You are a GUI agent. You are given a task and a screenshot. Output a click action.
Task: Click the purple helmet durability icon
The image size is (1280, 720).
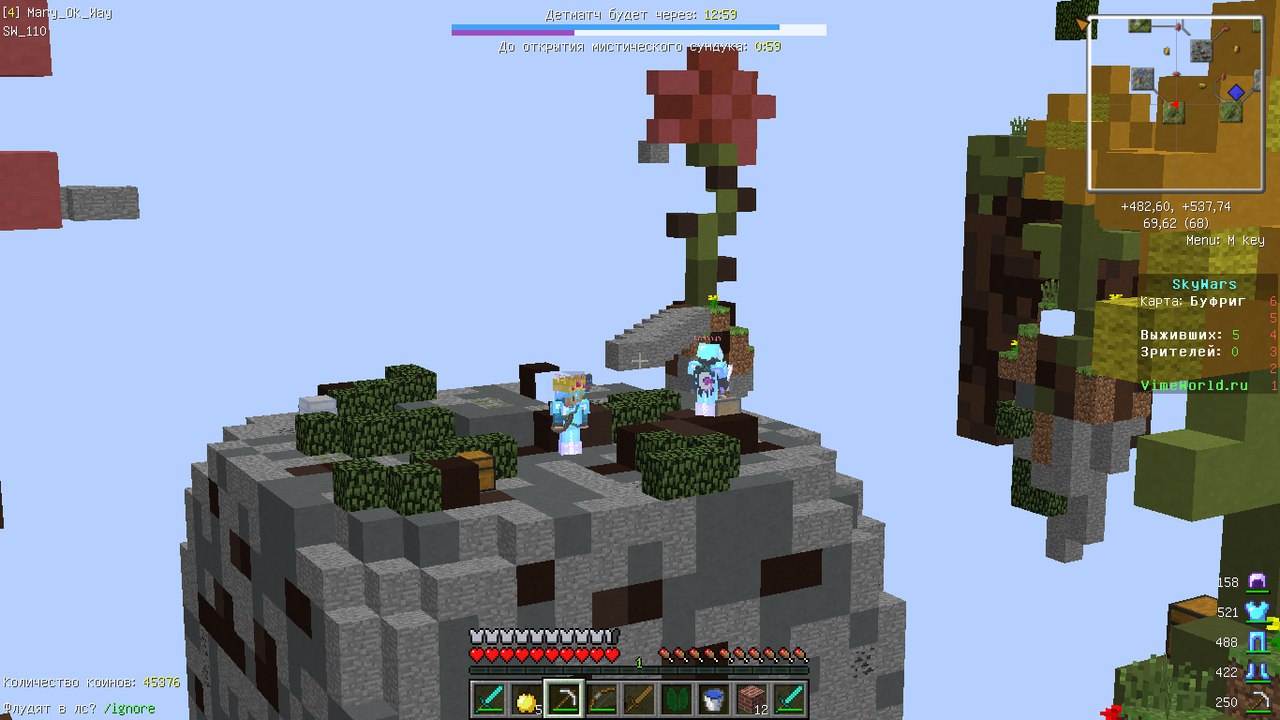tap(1257, 582)
